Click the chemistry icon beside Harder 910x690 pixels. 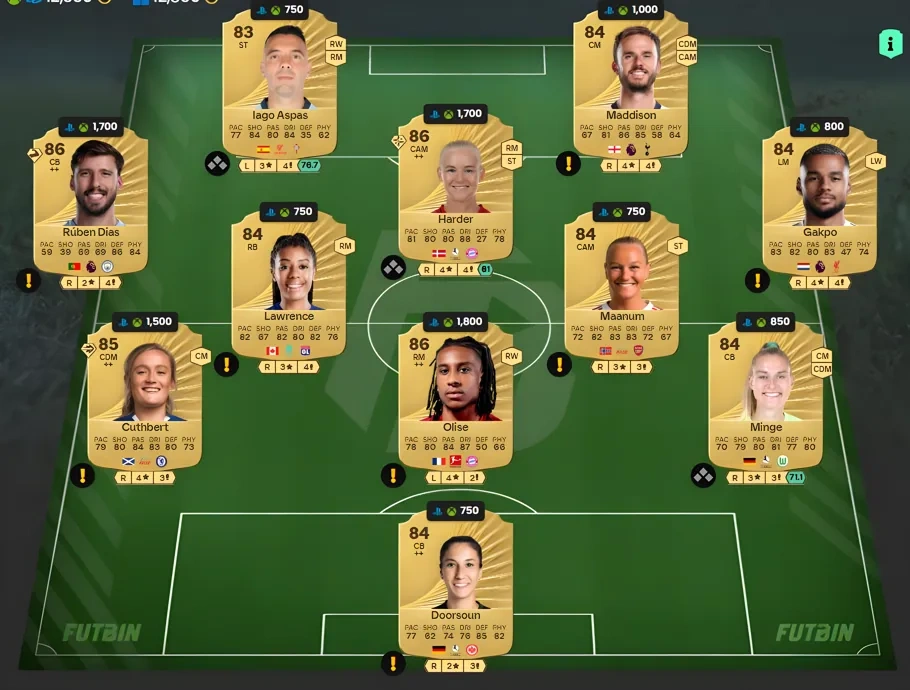pyautogui.click(x=393, y=267)
